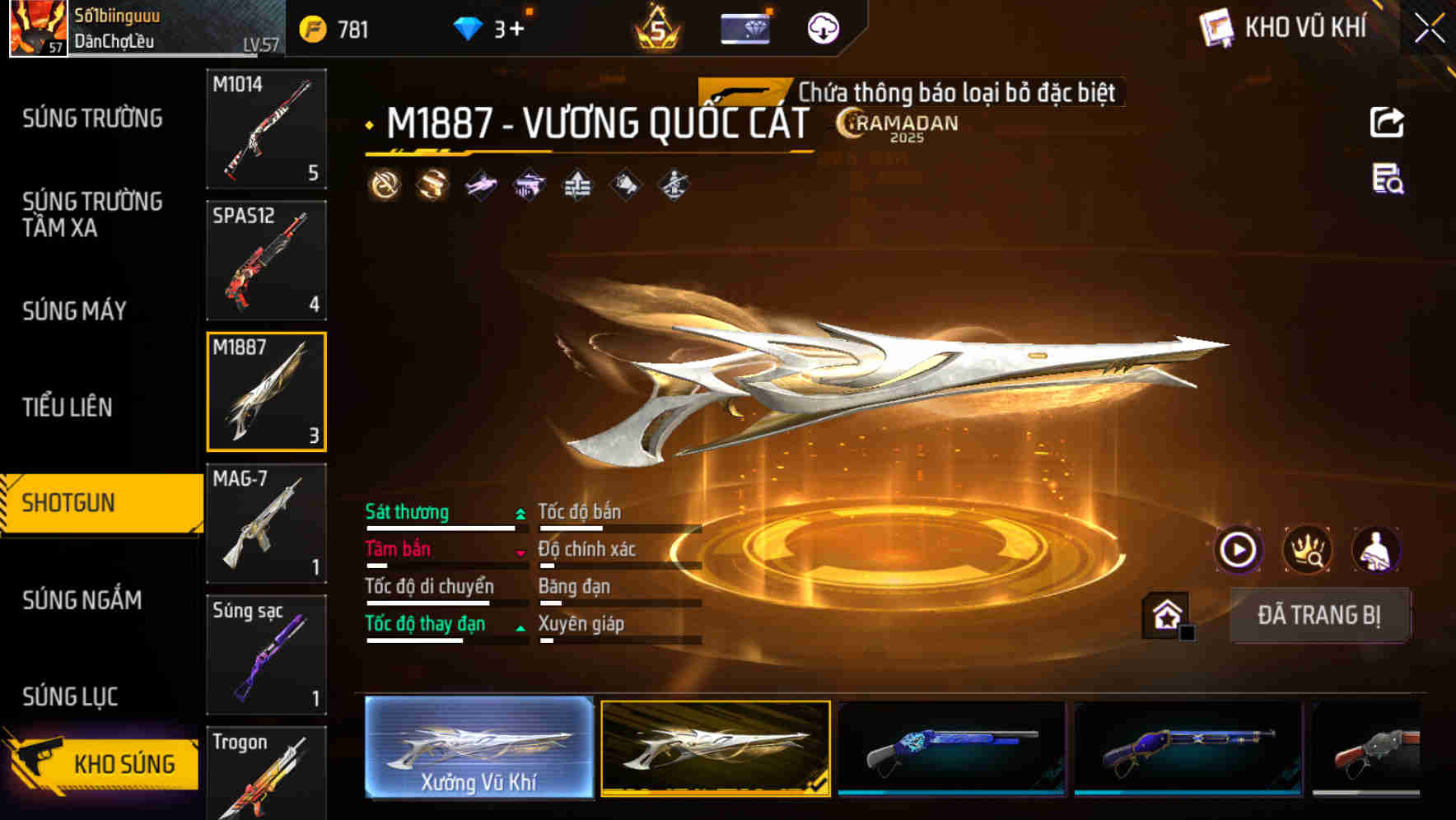Click the share icon in top right
The image size is (1456, 820).
pyautogui.click(x=1387, y=121)
